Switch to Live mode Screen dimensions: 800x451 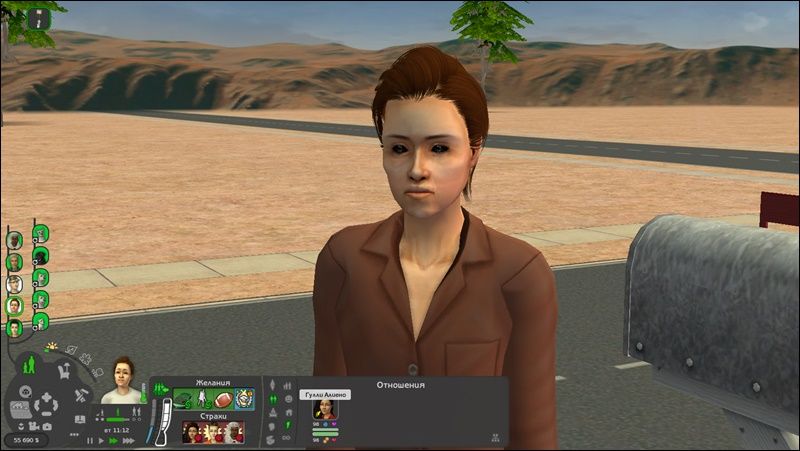pyautogui.click(x=29, y=363)
